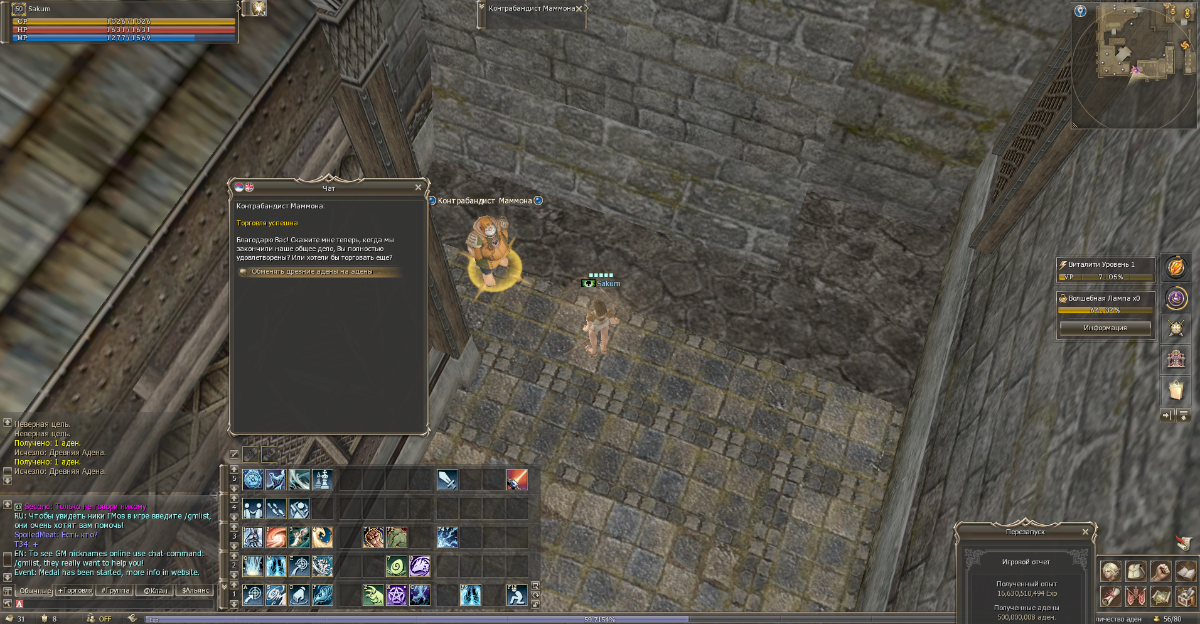The width and height of the screenshot is (1200, 624).
Task: Select the Обычные general chat tab
Action: [34, 591]
